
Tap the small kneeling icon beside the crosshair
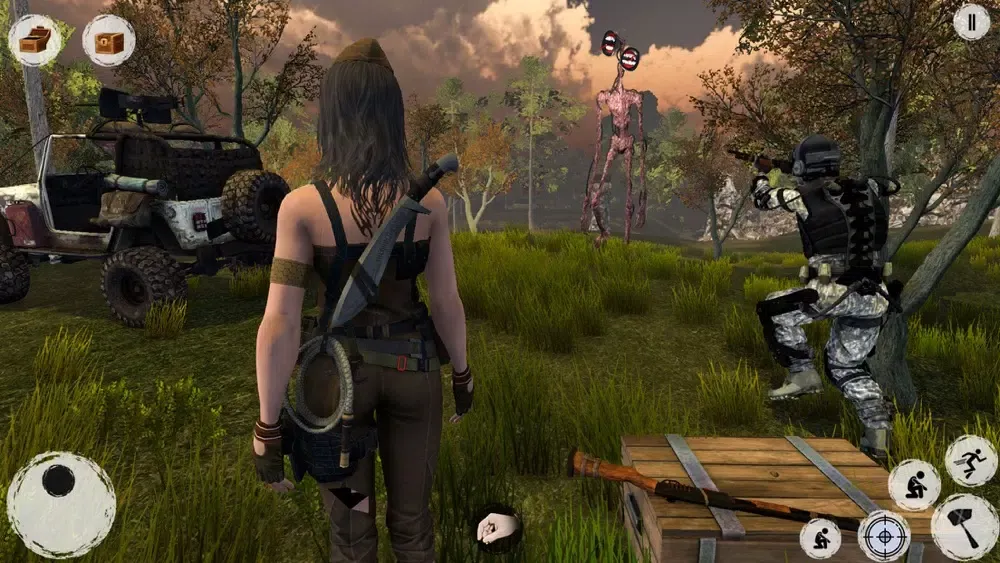tap(820, 538)
